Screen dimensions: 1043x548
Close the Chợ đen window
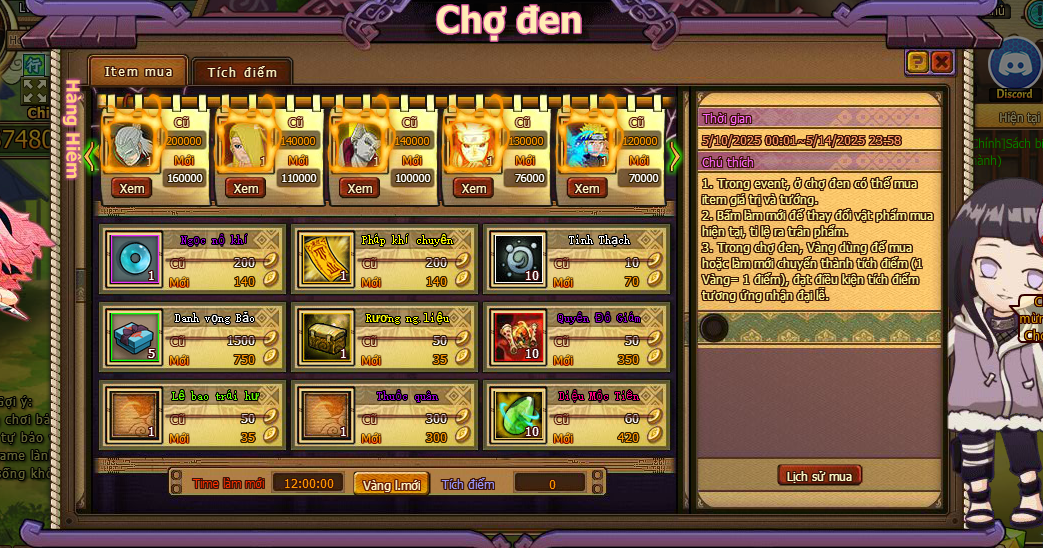pos(941,62)
